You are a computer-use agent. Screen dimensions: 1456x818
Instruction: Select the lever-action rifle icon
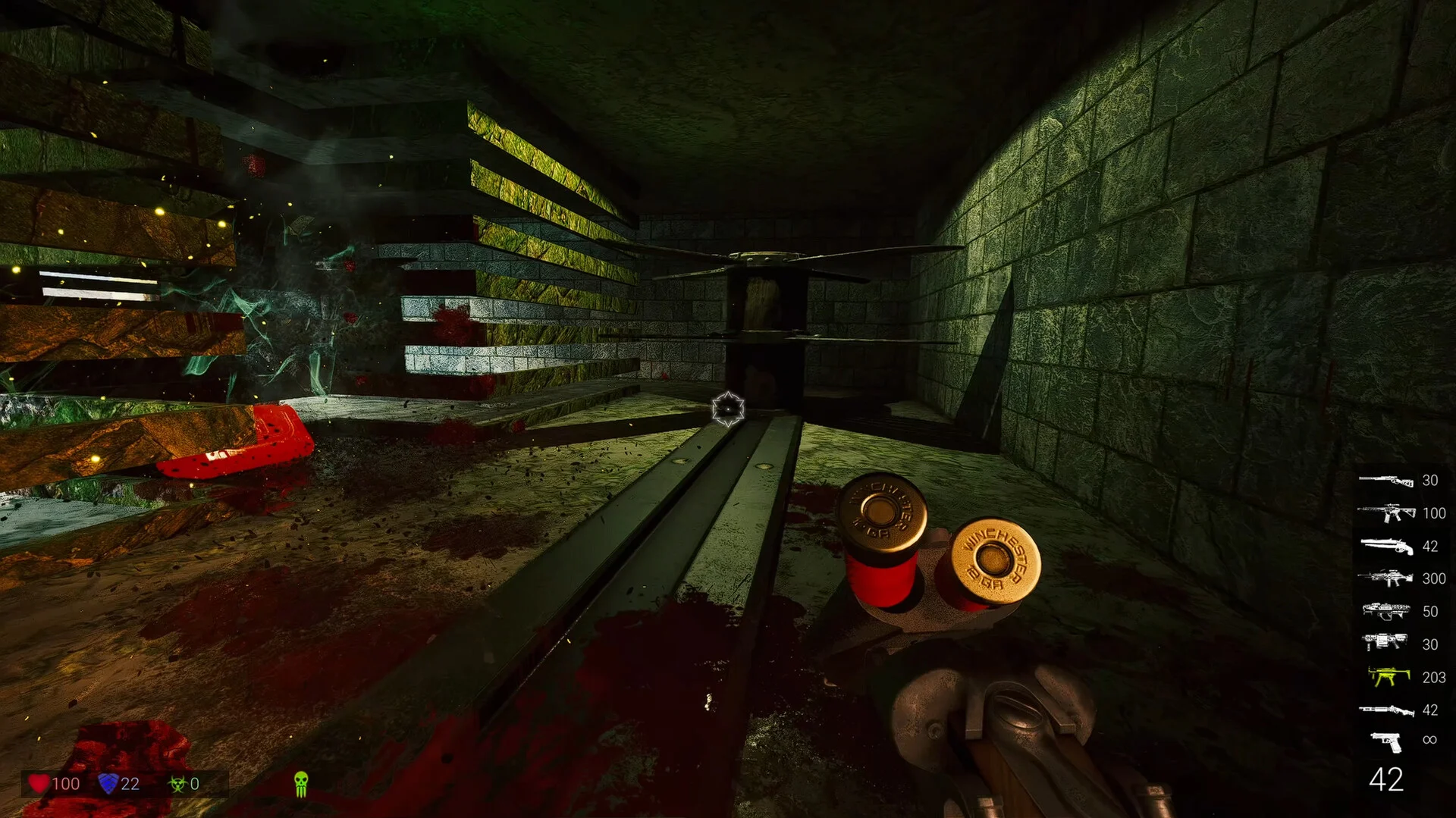coord(1385,481)
